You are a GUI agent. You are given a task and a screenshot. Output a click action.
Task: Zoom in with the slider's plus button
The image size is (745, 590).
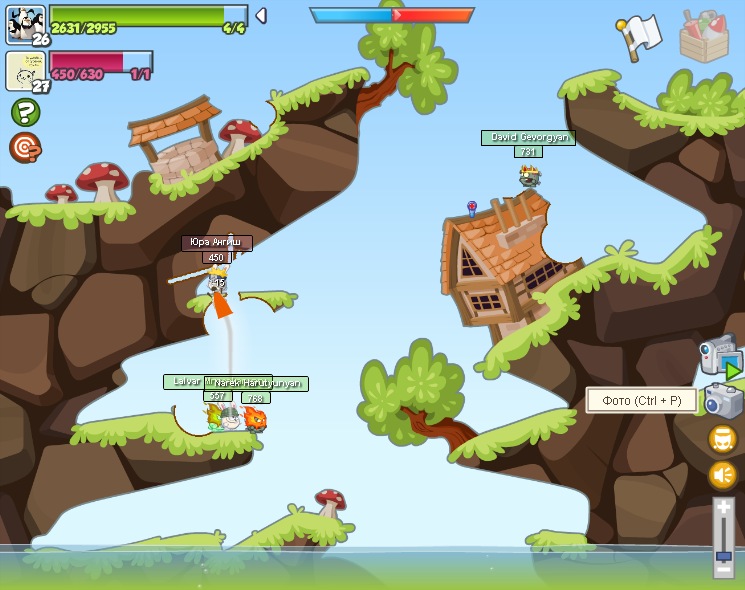[723, 509]
